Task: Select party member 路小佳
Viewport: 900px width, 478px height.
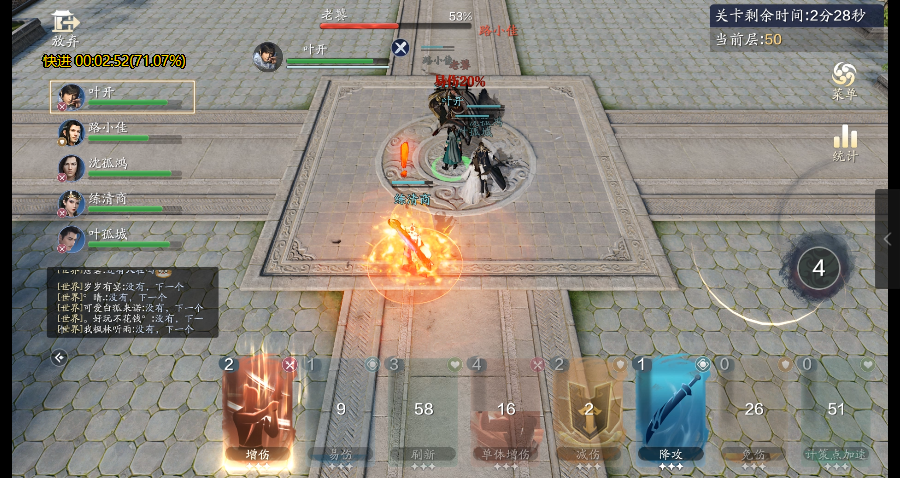Action: coord(120,133)
